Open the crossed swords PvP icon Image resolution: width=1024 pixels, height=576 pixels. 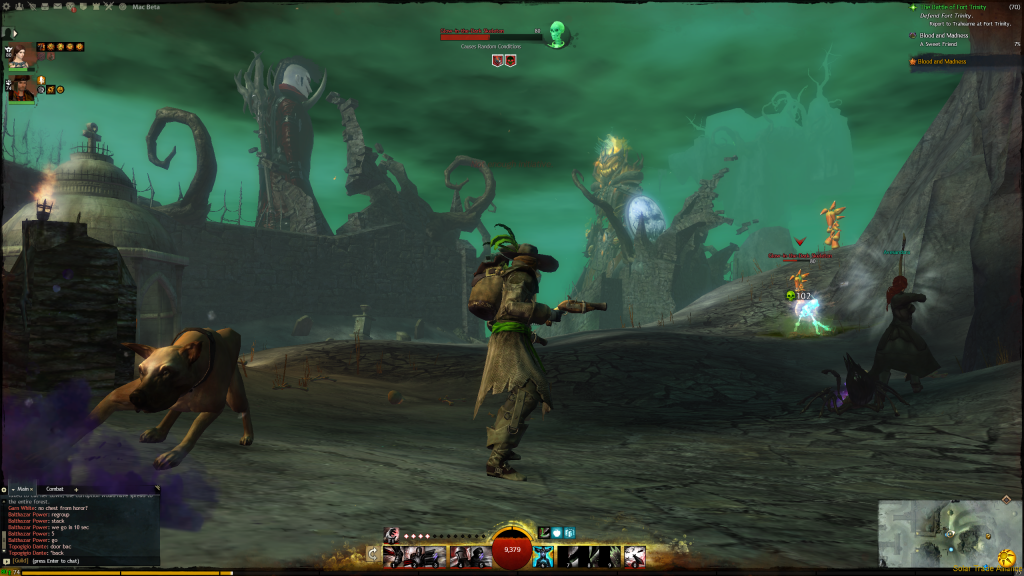[106, 6]
